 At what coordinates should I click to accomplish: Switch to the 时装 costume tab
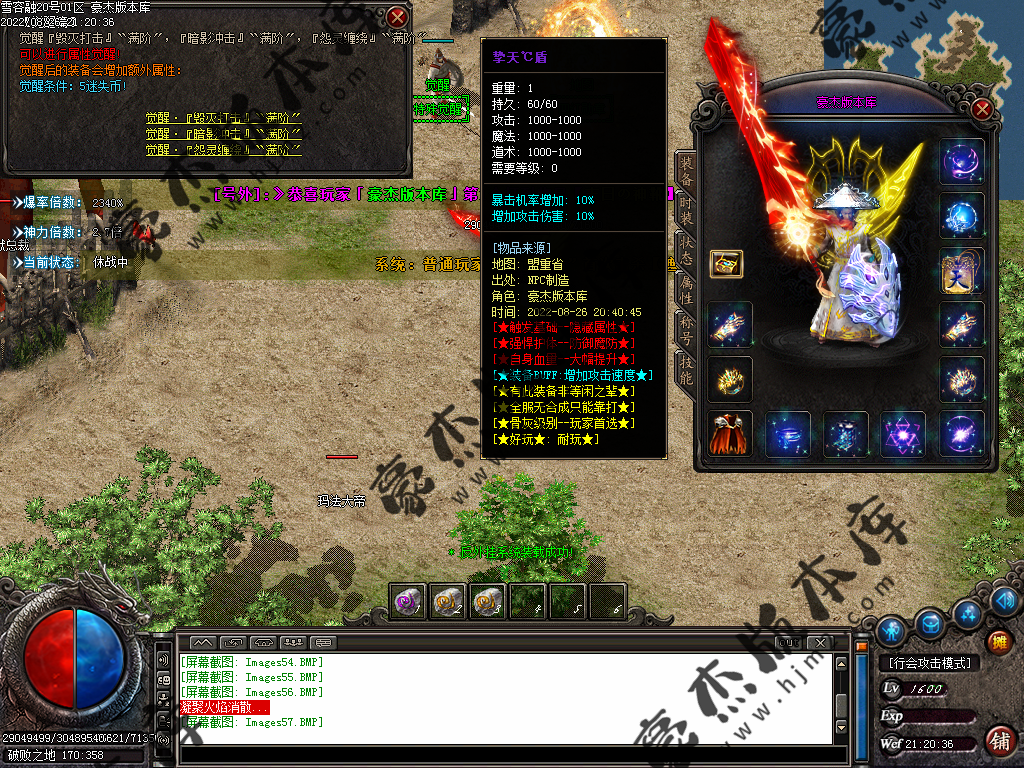coord(685,210)
